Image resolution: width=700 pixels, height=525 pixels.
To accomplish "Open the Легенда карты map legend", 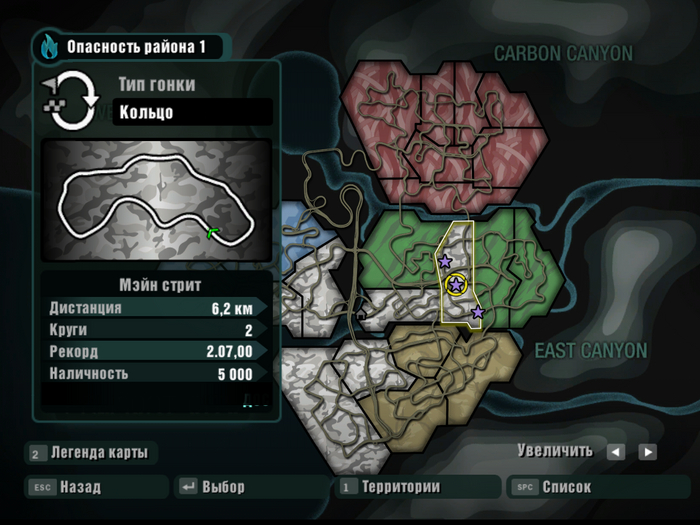I will click(x=90, y=453).
